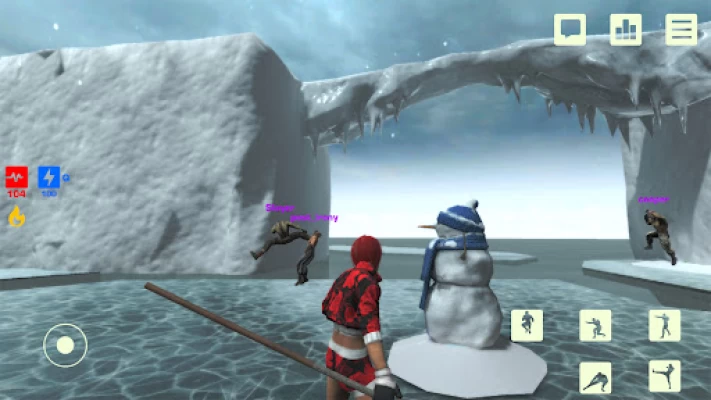
Task: Tap the yellow flame icon
Action: [17, 216]
